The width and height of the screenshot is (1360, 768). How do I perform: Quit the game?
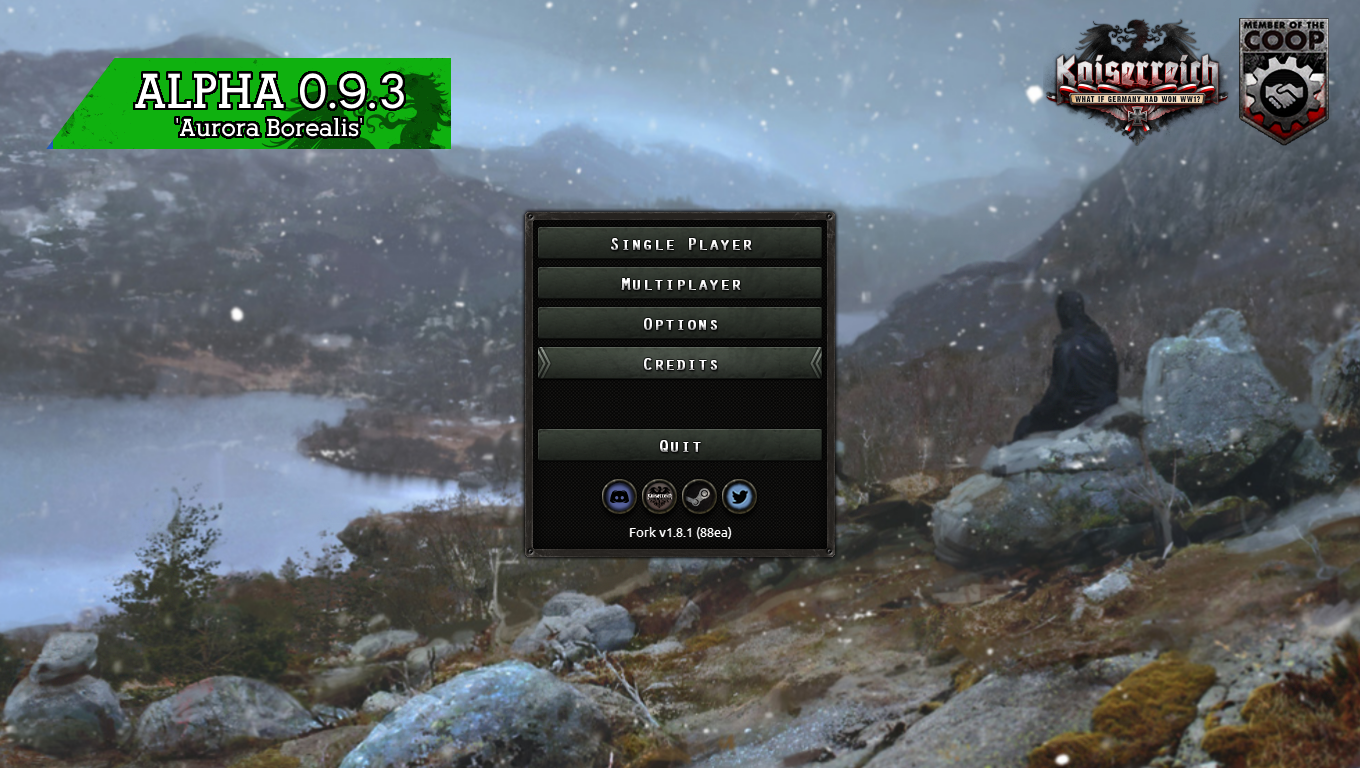(679, 445)
